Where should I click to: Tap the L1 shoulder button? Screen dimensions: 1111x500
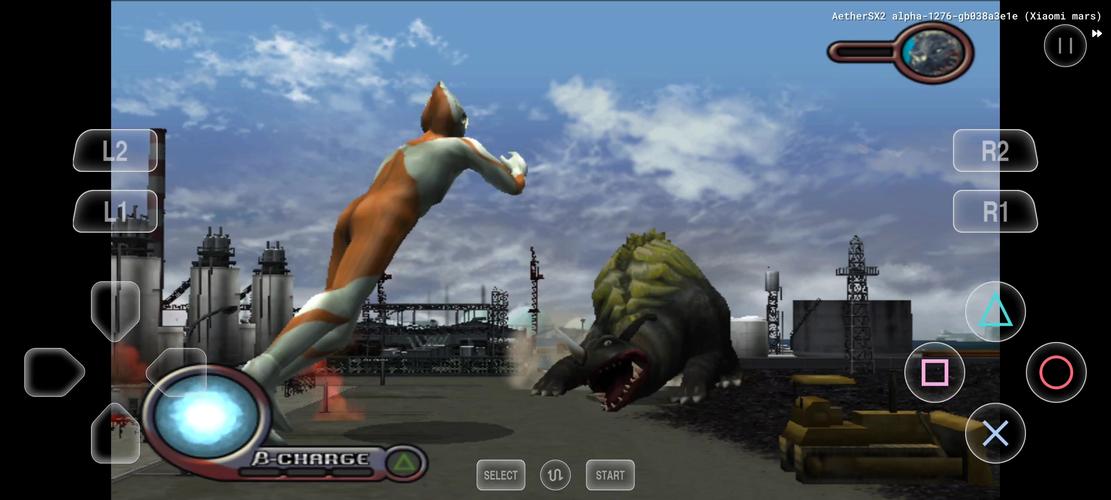click(115, 211)
